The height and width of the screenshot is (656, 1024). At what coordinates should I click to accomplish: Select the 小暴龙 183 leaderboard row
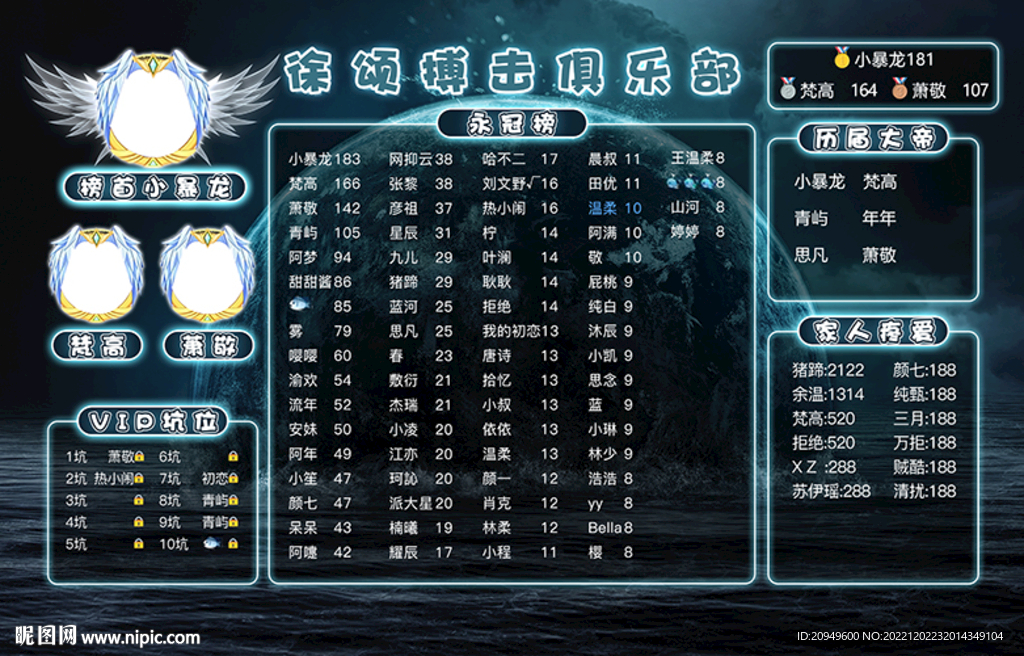point(324,159)
